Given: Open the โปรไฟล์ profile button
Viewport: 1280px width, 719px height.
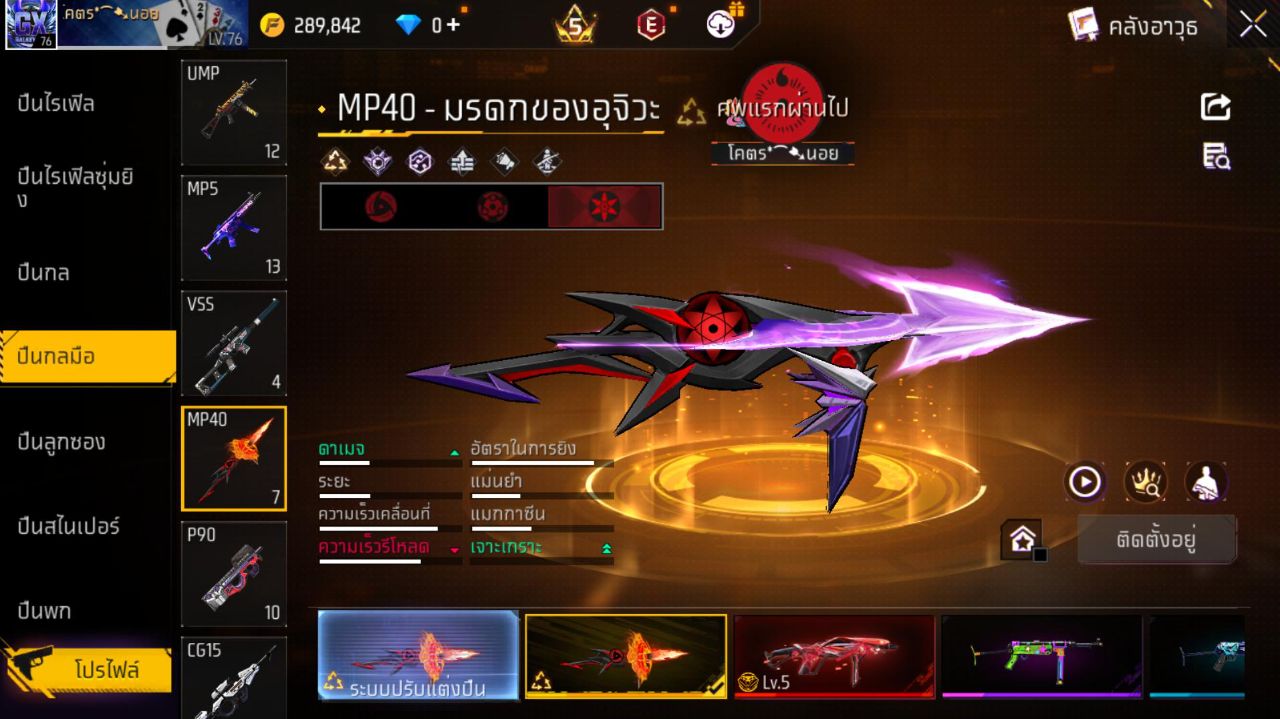Looking at the screenshot, I should pyautogui.click(x=105, y=669).
